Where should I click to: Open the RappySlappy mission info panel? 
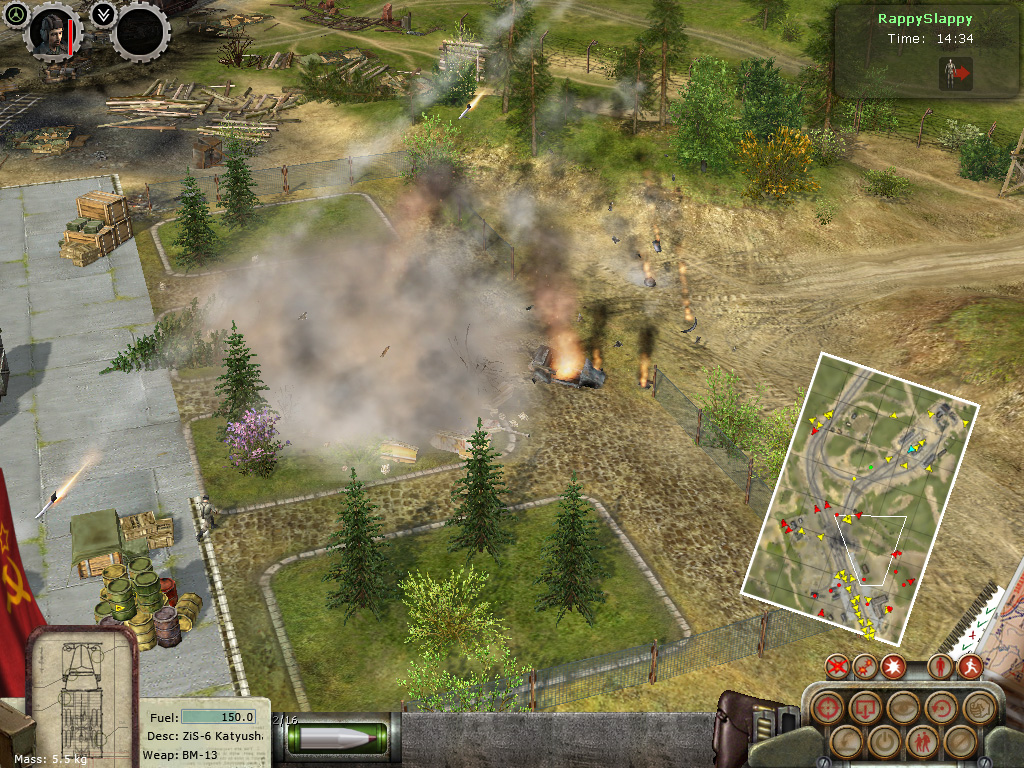click(x=926, y=52)
